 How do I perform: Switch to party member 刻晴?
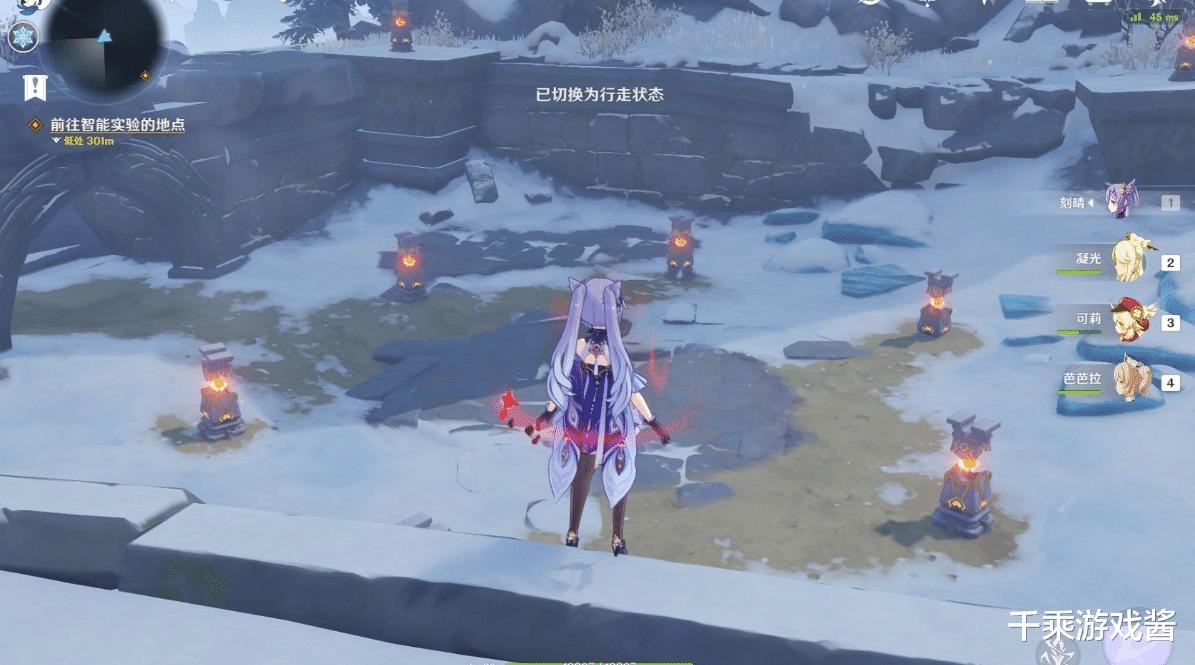click(1121, 201)
